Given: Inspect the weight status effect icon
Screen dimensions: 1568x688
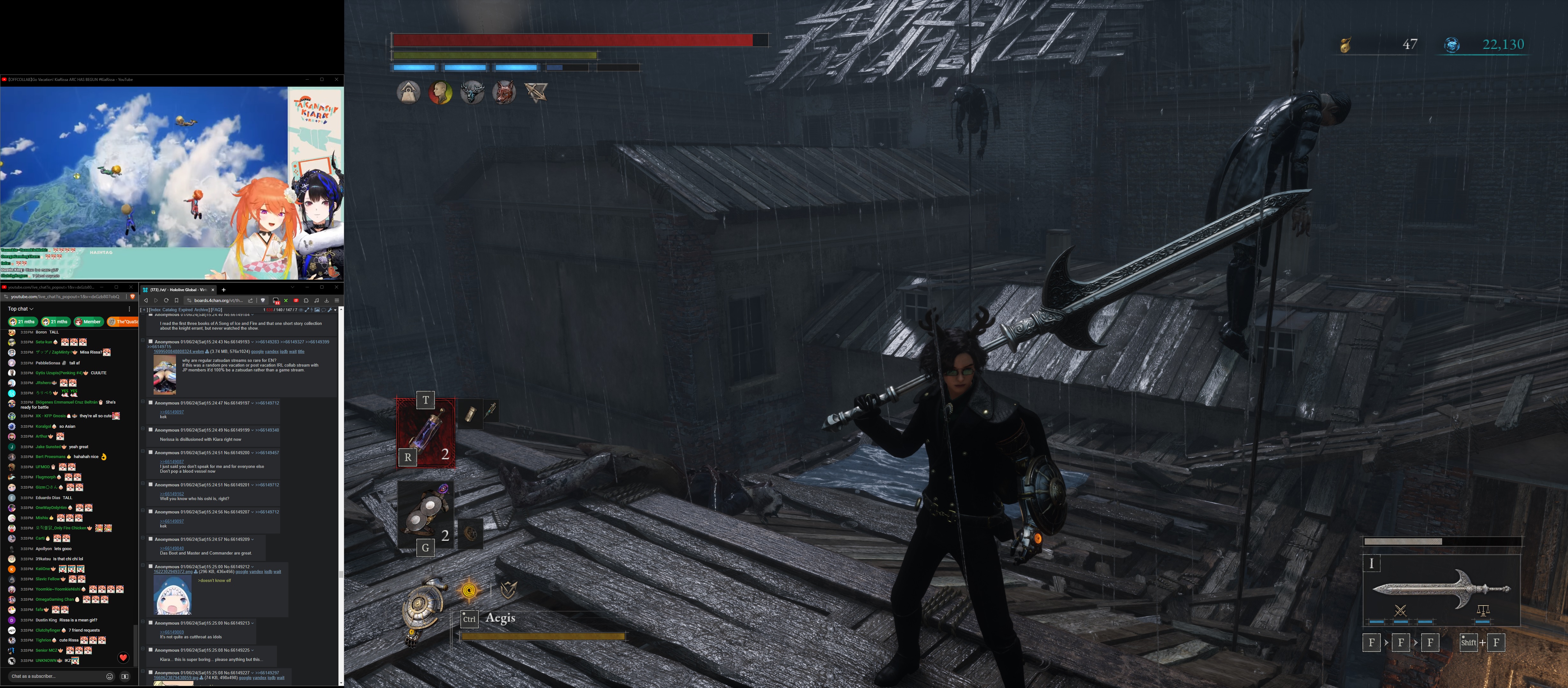Looking at the screenshot, I should pos(409,93).
